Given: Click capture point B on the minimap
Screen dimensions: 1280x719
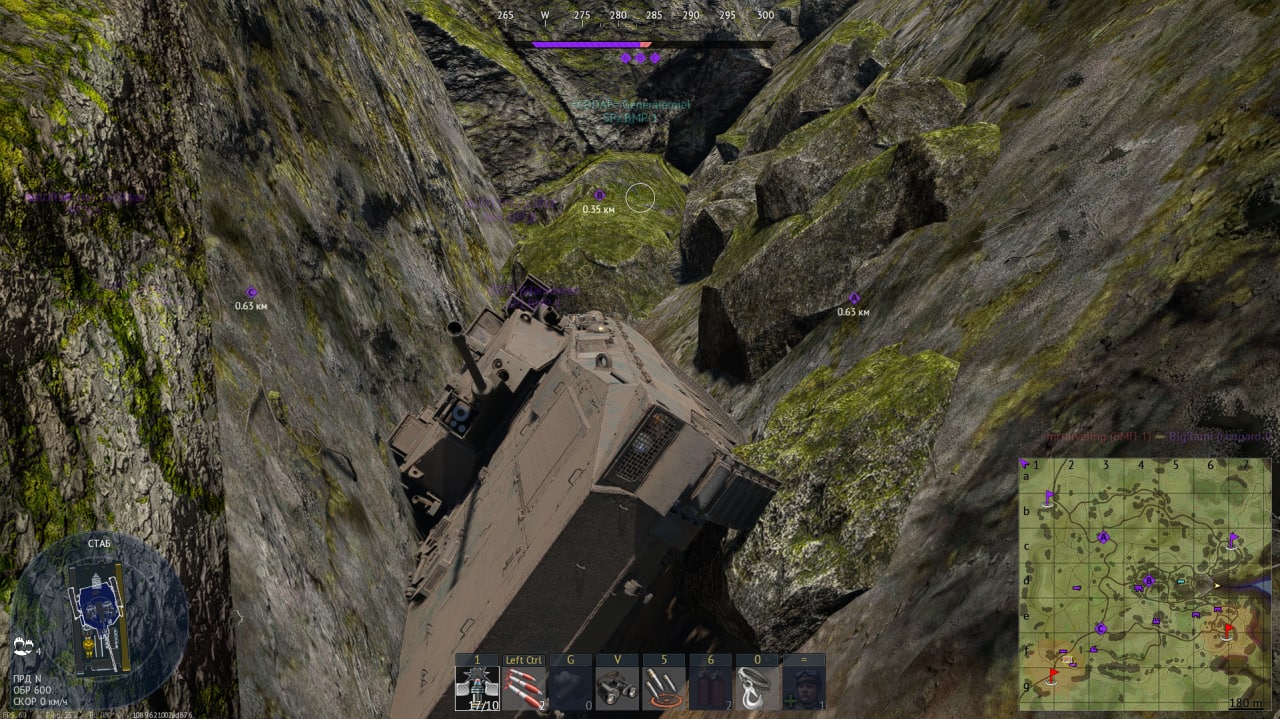Looking at the screenshot, I should [x=1149, y=580].
